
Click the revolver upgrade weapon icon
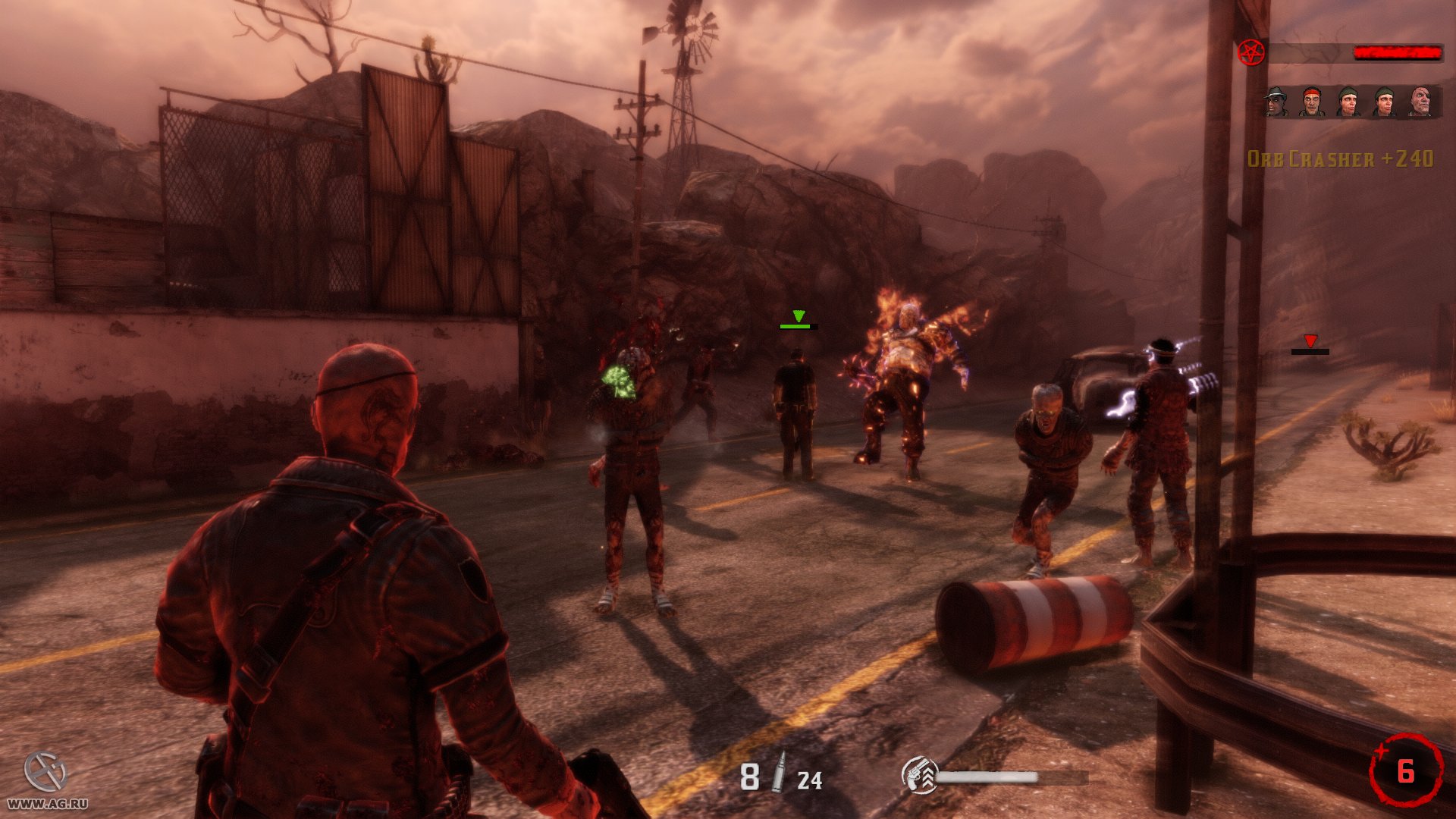pyautogui.click(x=919, y=776)
